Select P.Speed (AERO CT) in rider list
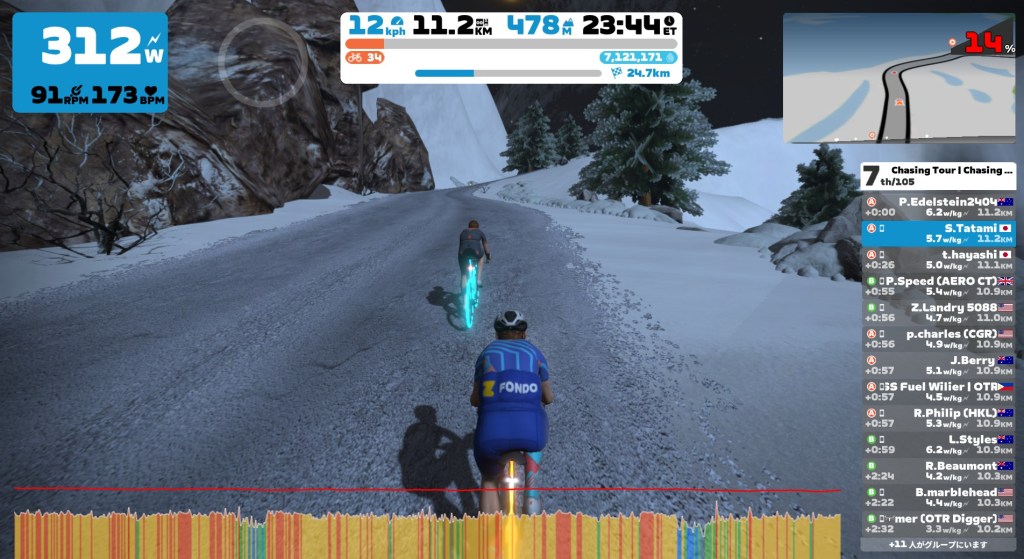 (x=939, y=285)
